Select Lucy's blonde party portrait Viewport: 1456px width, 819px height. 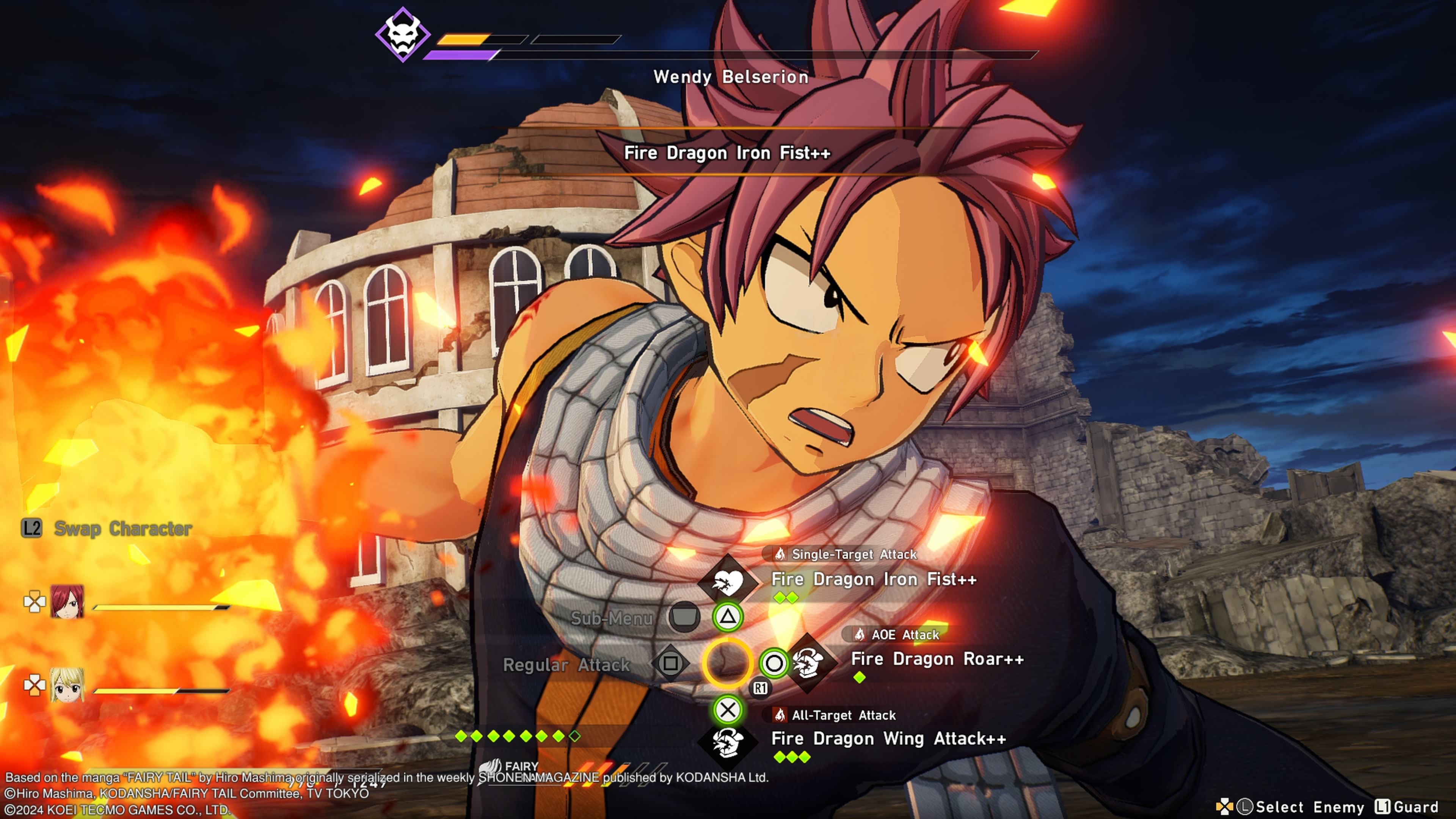pos(67,684)
